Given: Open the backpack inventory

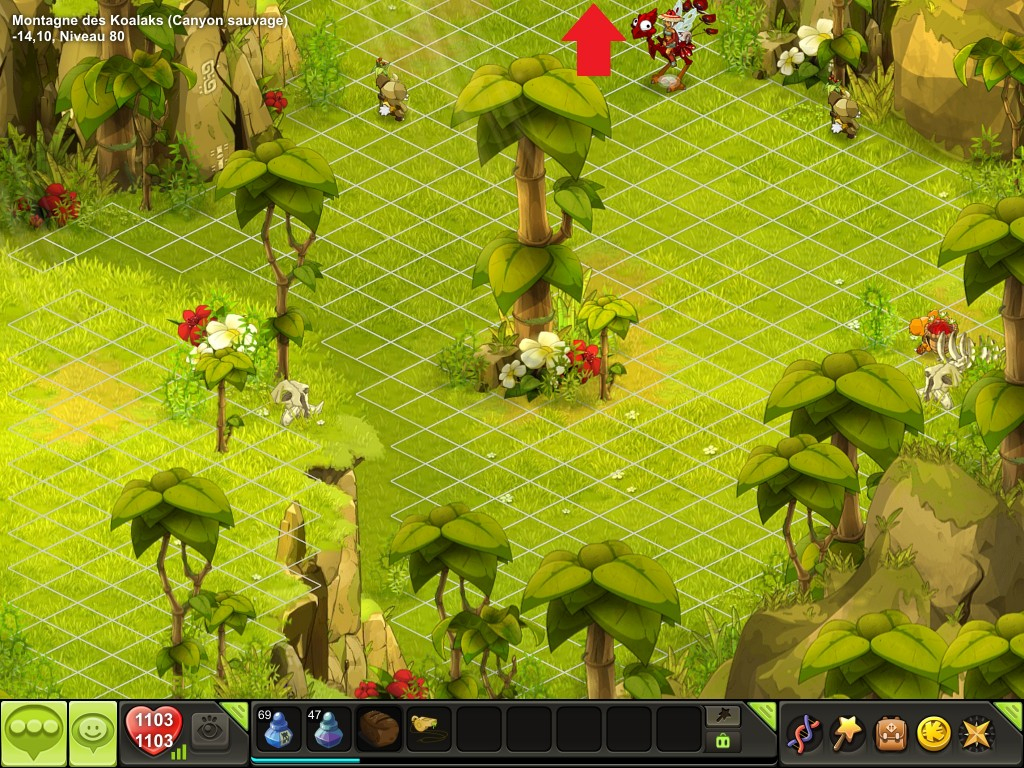Looking at the screenshot, I should pos(891,733).
